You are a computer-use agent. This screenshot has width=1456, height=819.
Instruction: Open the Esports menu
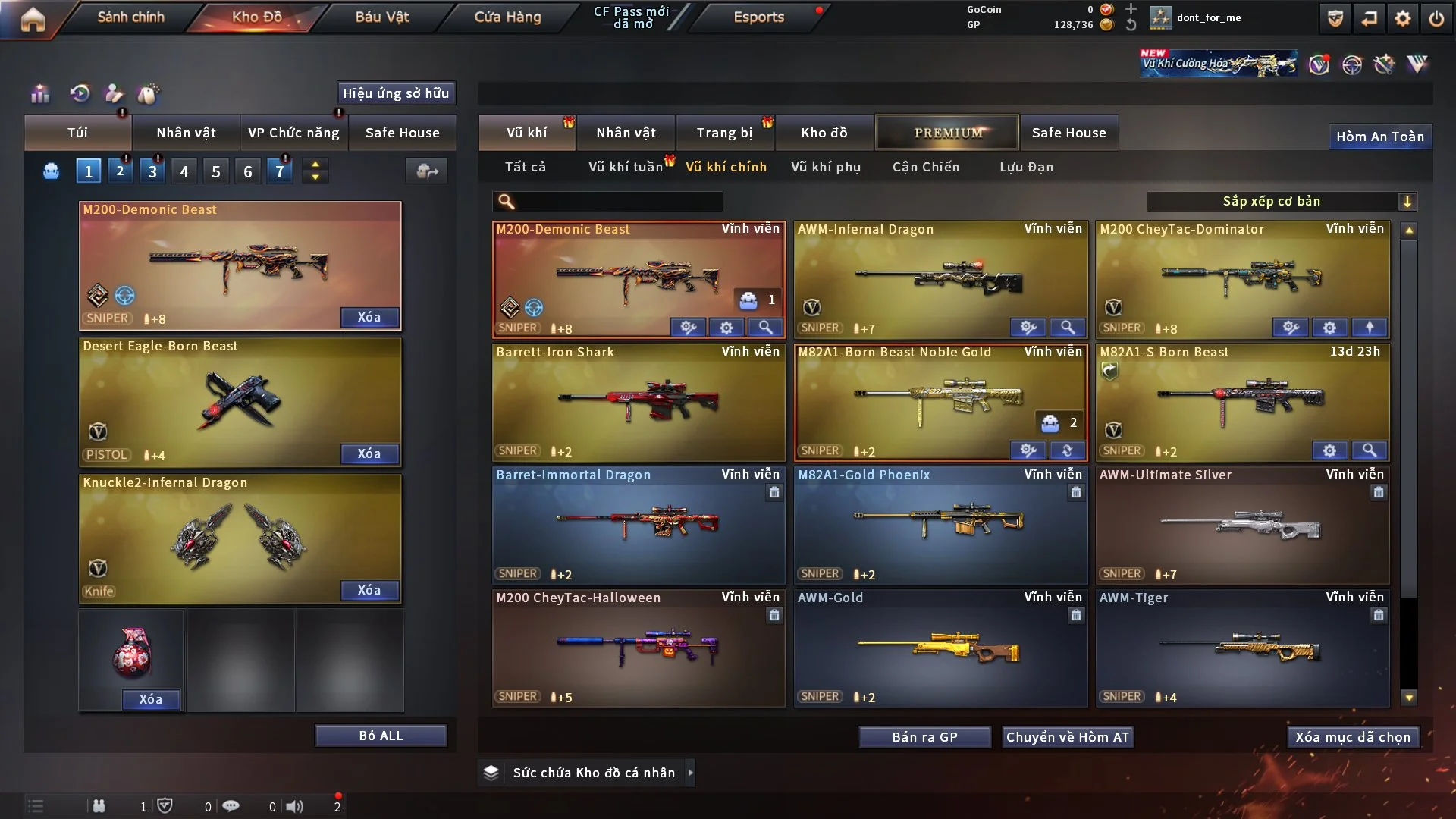point(758,17)
